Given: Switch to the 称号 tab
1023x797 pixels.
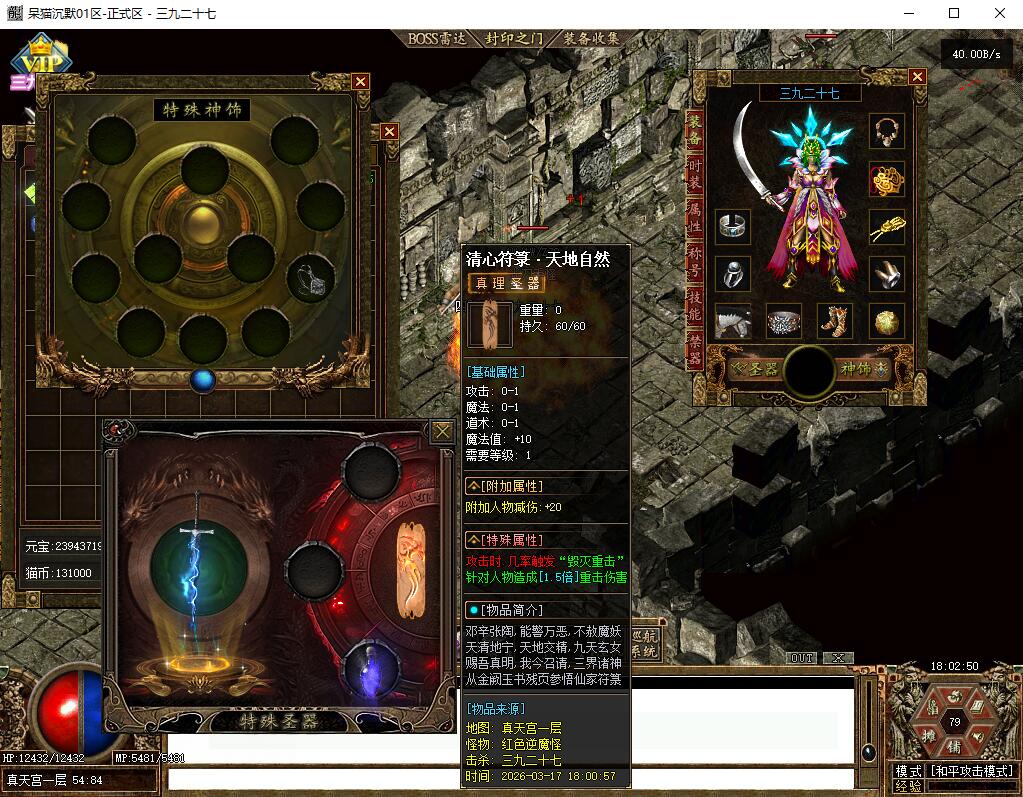Looking at the screenshot, I should click(695, 262).
